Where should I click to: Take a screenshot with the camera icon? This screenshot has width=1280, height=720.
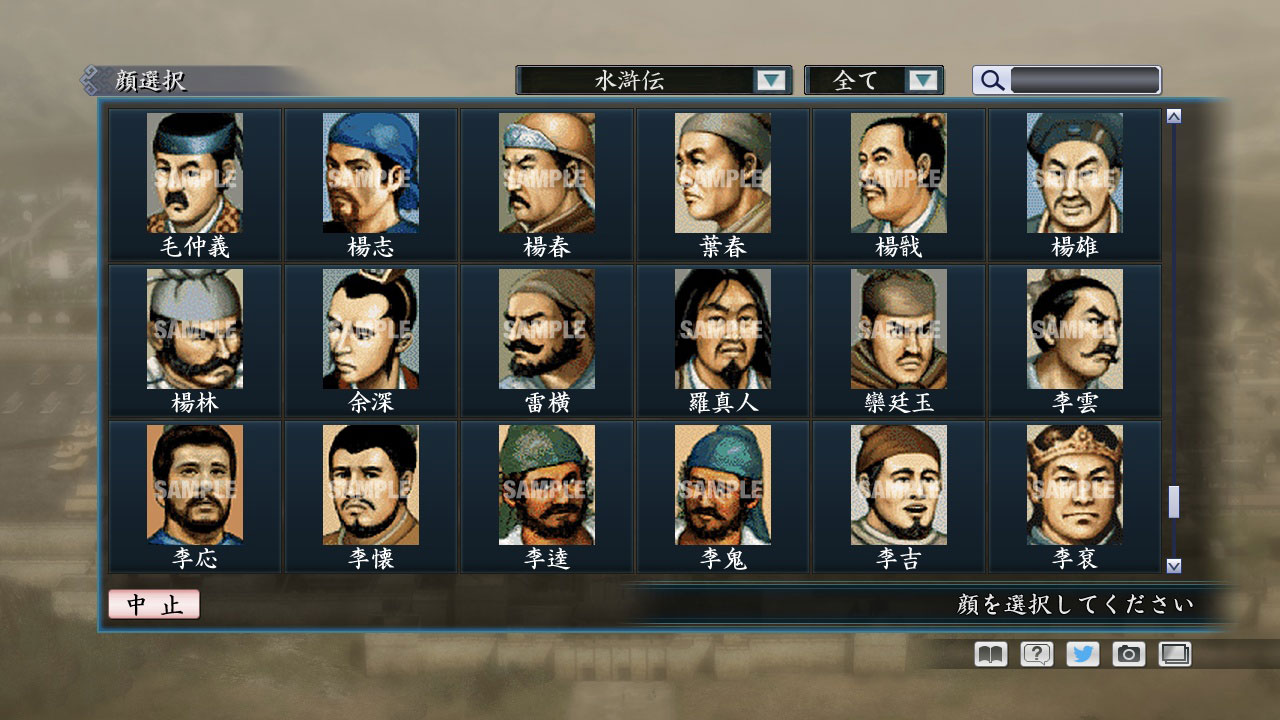(x=1128, y=654)
